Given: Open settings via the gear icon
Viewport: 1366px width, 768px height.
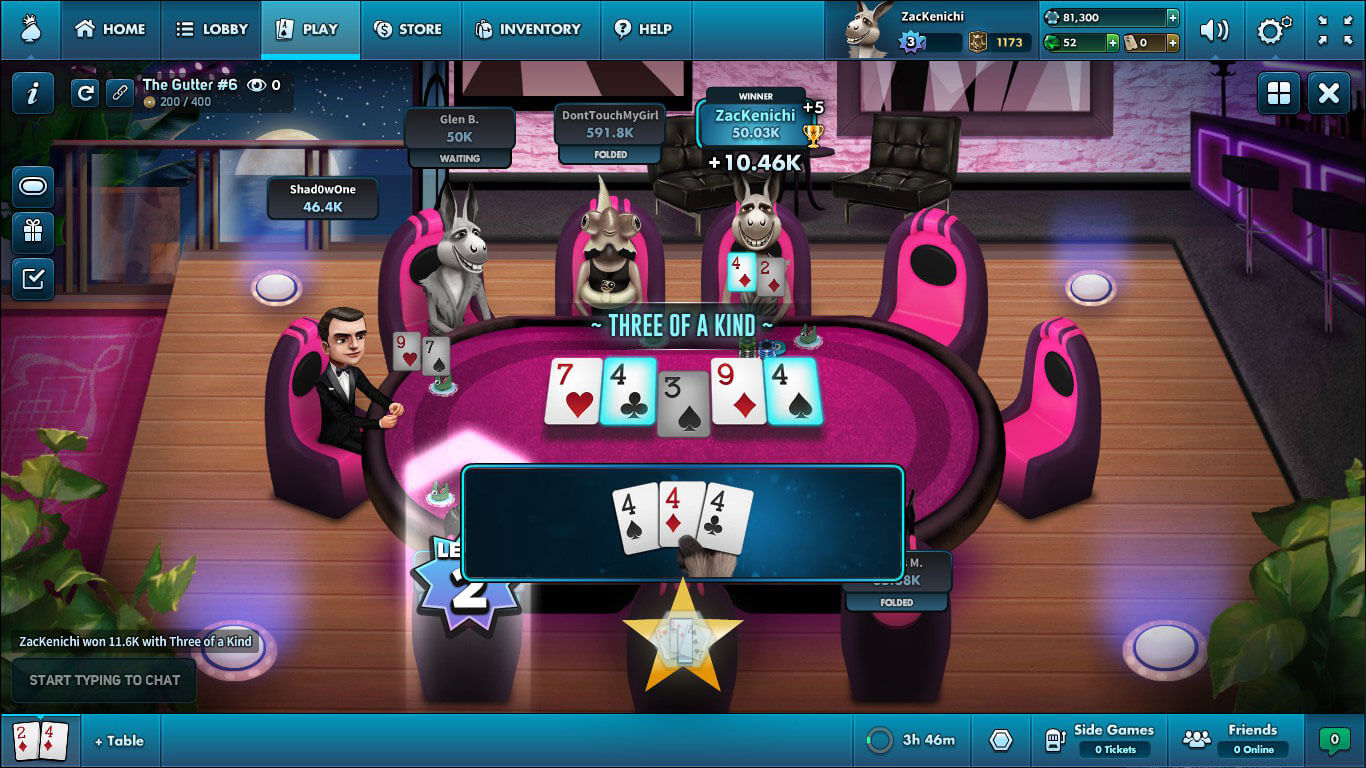Looking at the screenshot, I should [1273, 30].
